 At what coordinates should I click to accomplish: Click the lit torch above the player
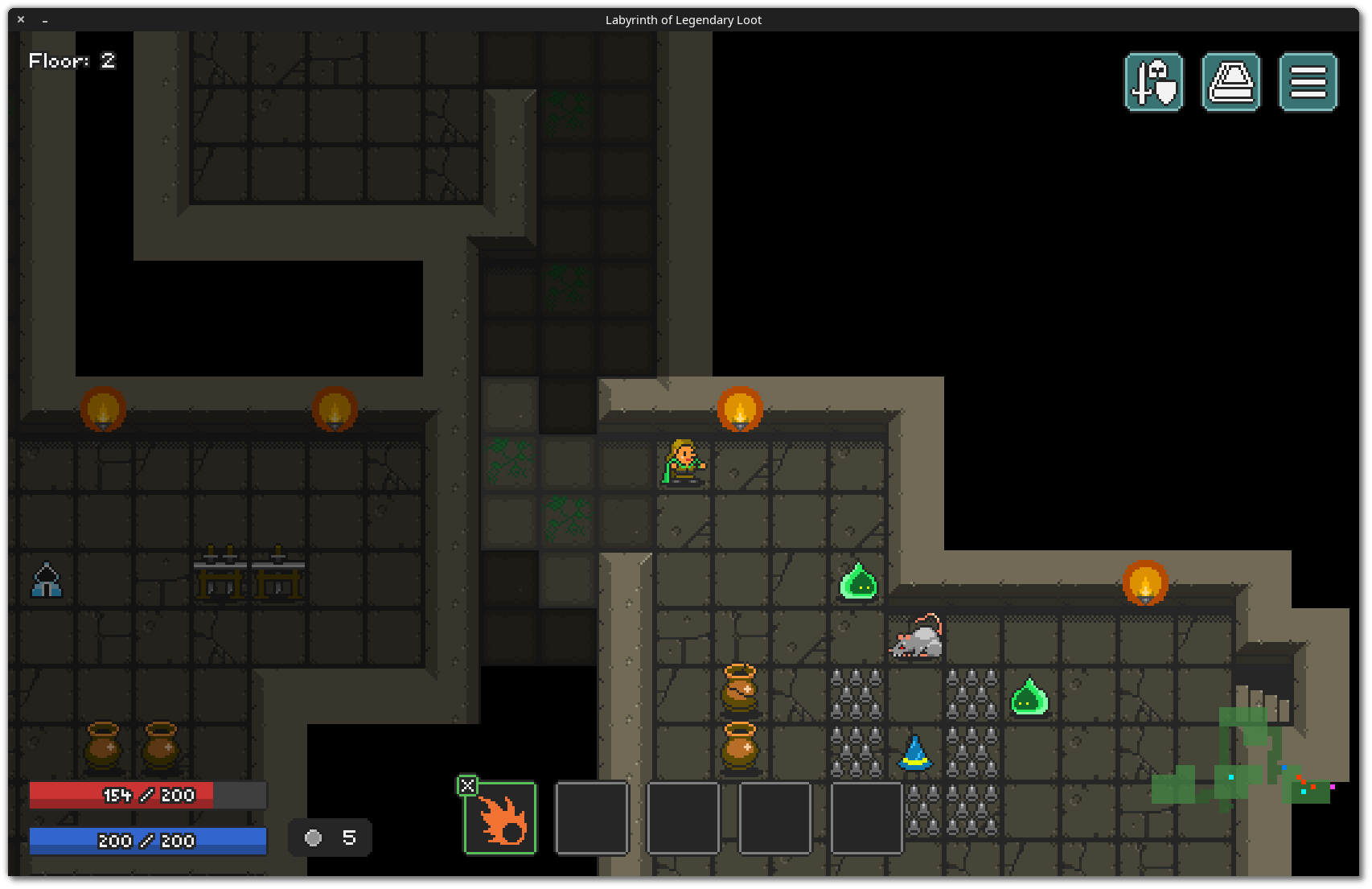740,409
